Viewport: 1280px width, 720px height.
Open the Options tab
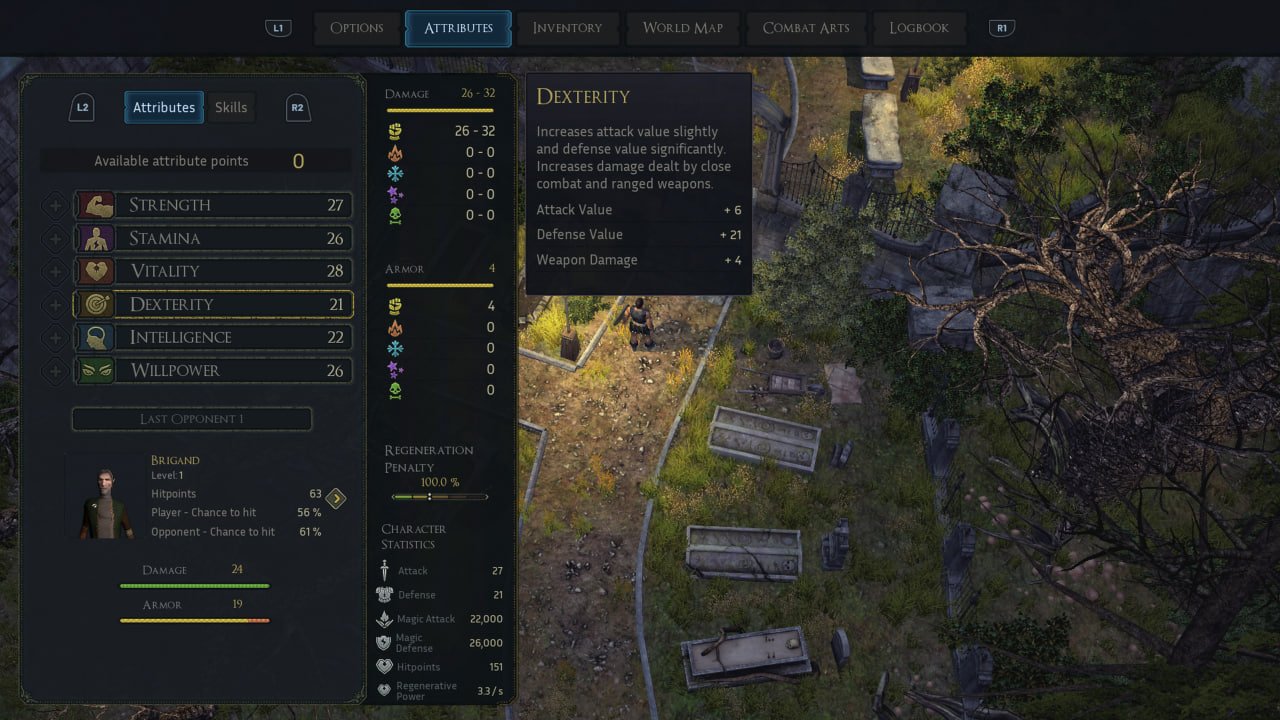[x=357, y=28]
